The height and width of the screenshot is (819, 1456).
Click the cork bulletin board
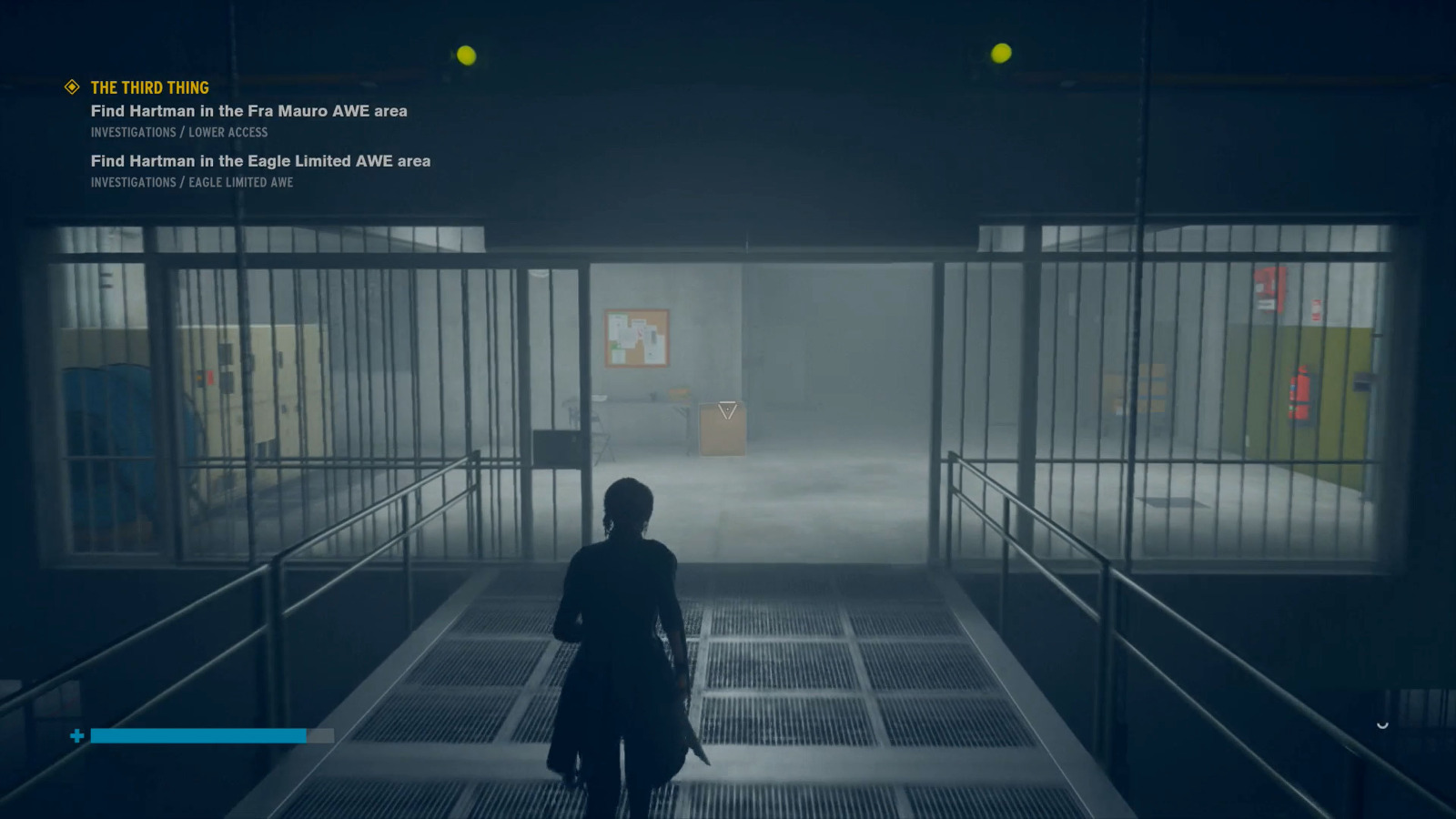[x=636, y=339]
